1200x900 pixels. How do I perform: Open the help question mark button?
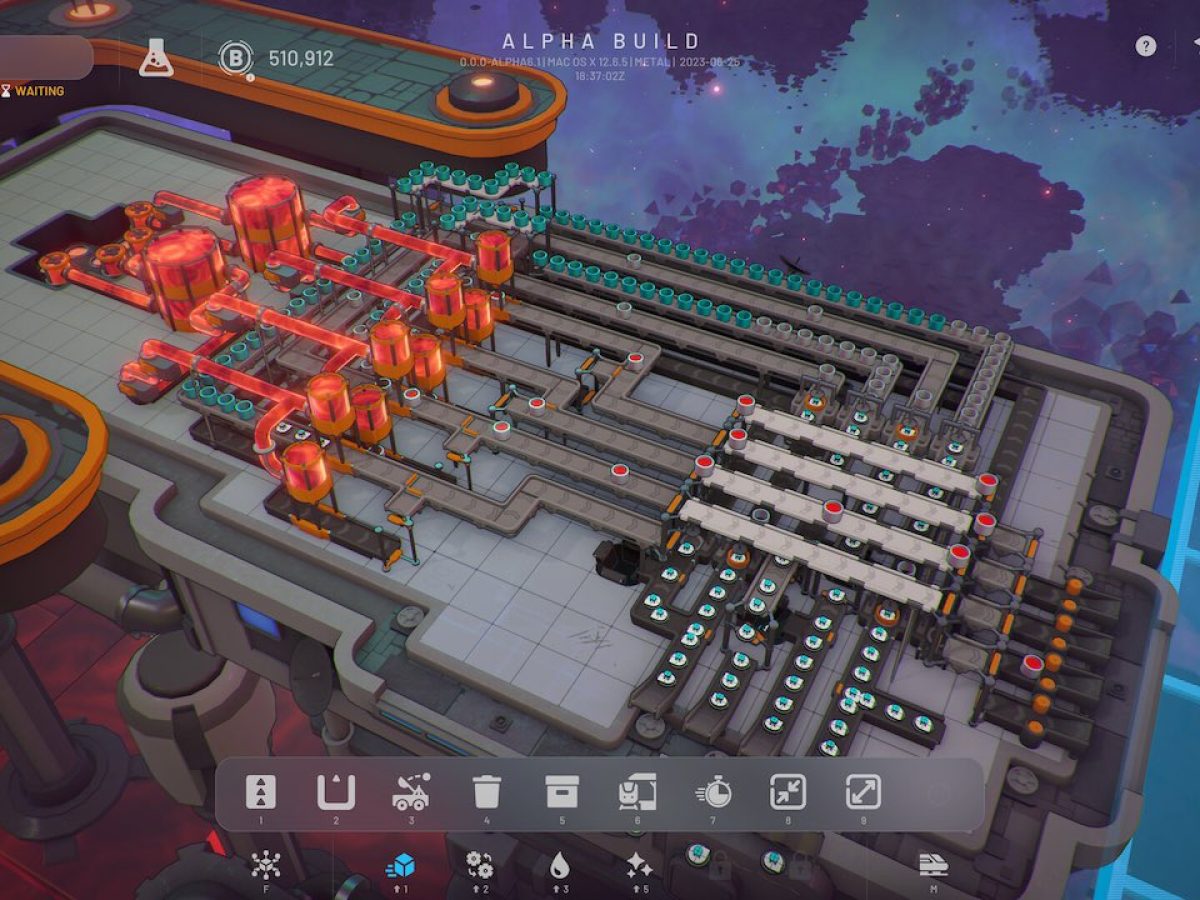[1146, 46]
